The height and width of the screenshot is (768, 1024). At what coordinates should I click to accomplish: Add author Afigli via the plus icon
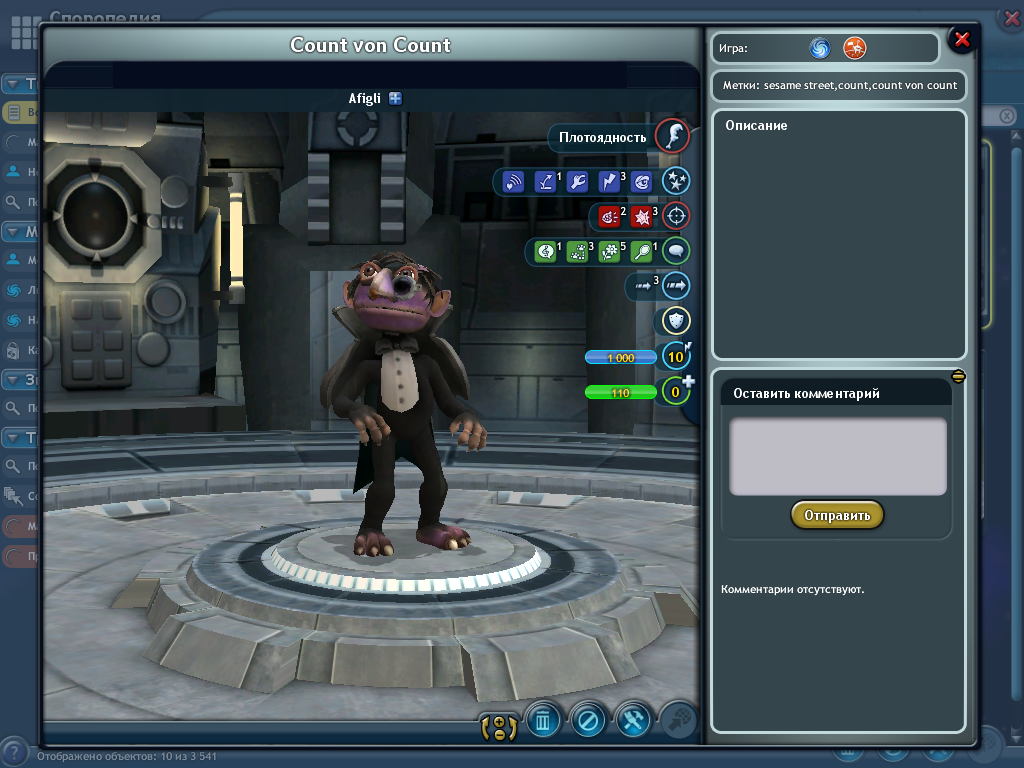(396, 98)
